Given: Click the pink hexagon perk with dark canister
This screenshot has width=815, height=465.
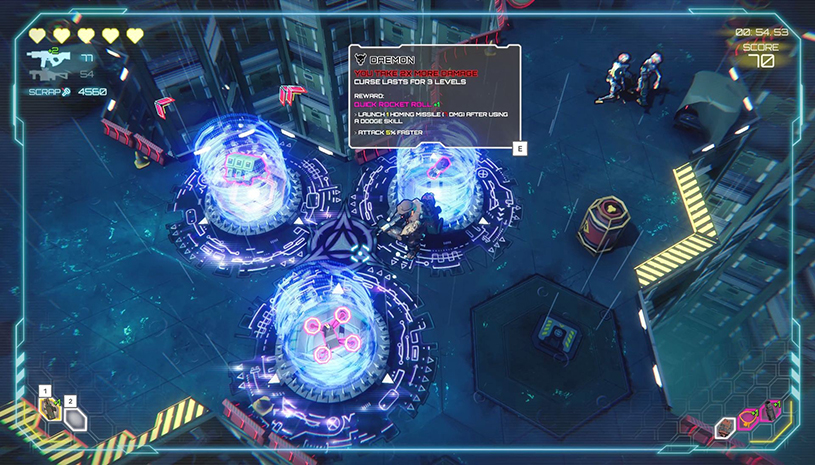Looking at the screenshot, I should click(772, 410).
